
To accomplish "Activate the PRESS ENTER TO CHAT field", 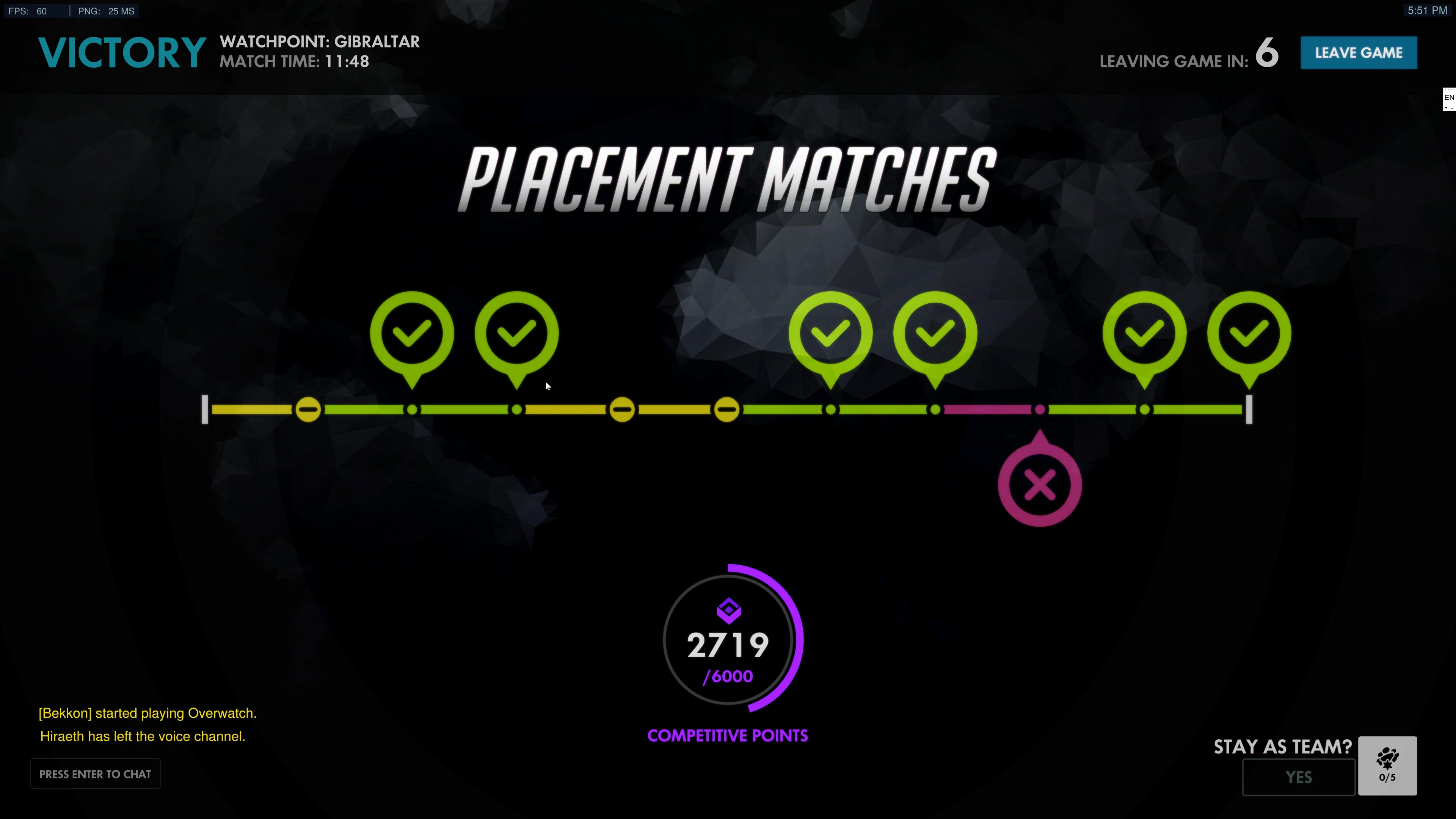I will 94,773.
